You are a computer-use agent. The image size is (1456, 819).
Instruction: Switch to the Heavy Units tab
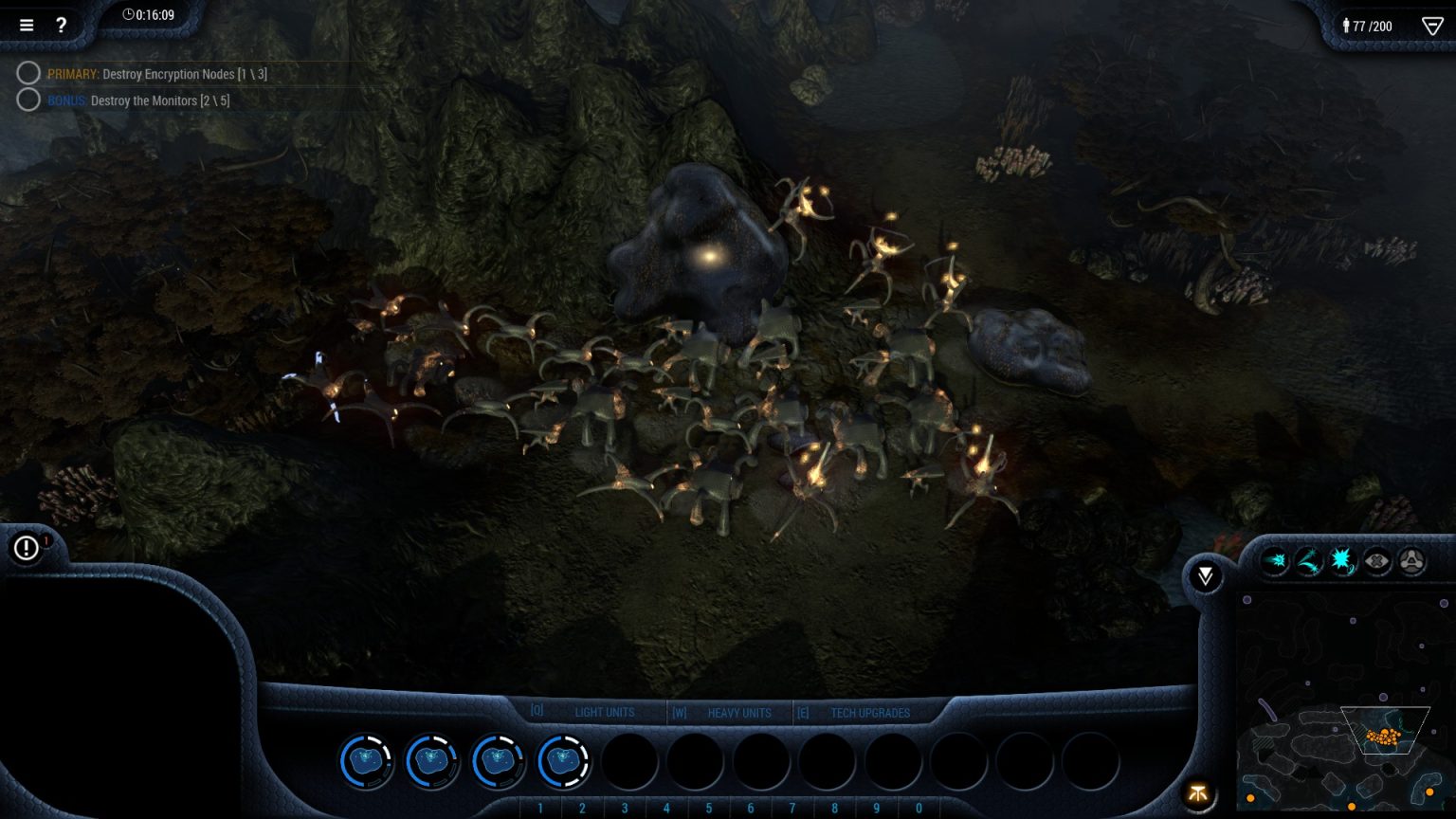pos(739,712)
